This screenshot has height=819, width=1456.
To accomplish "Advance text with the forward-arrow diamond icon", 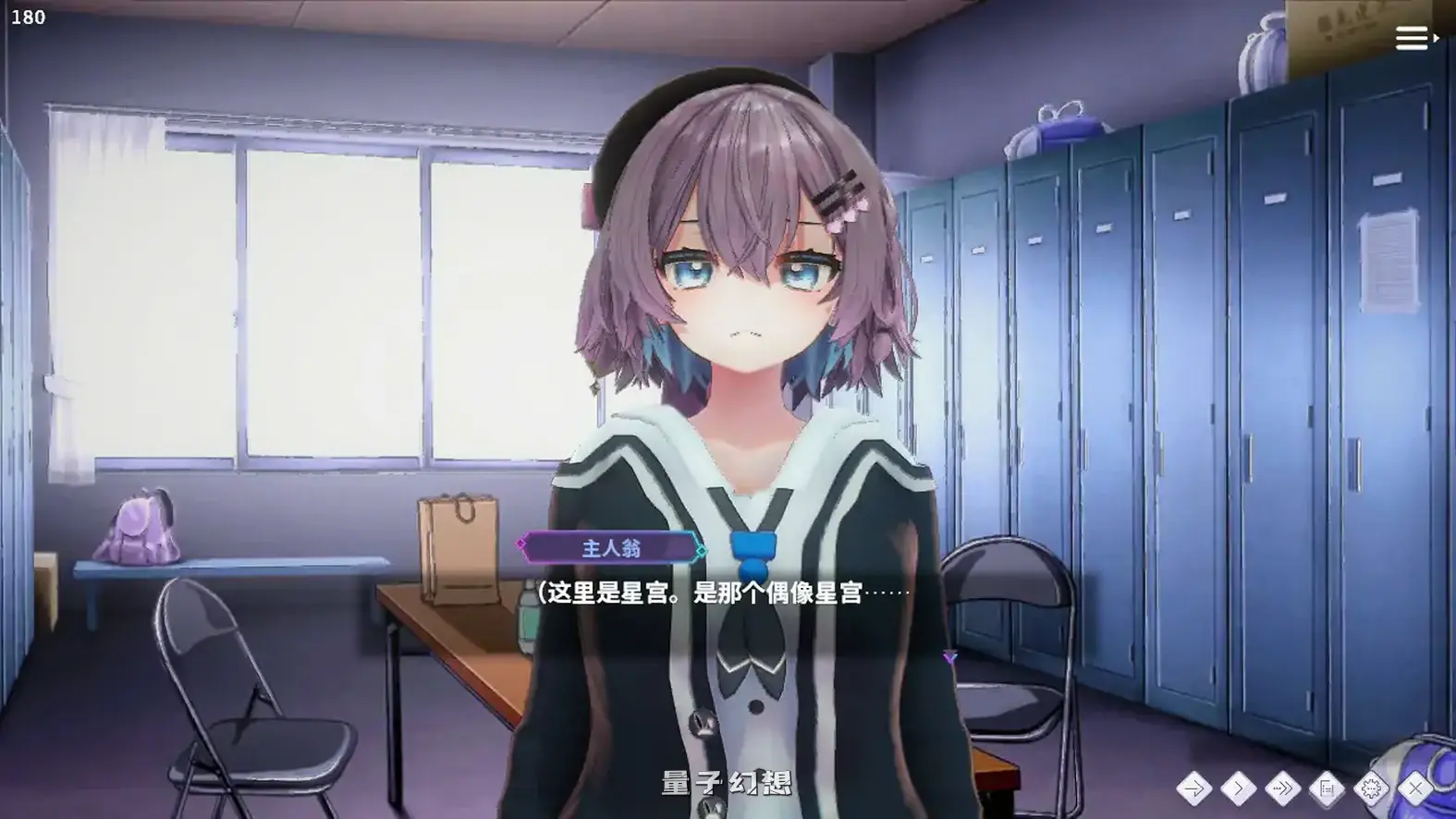I will point(1195,788).
